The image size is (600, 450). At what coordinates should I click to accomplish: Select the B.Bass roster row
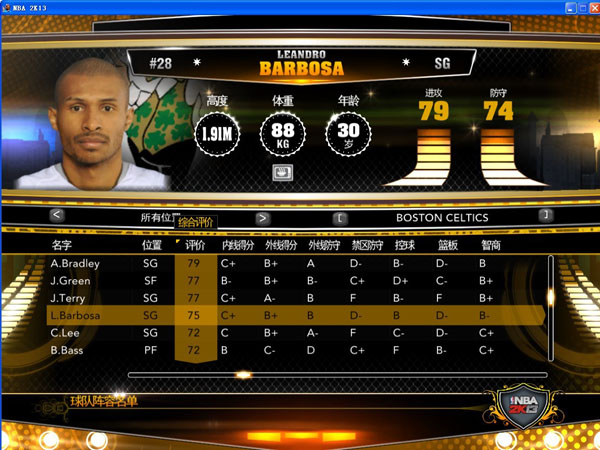tap(66, 351)
